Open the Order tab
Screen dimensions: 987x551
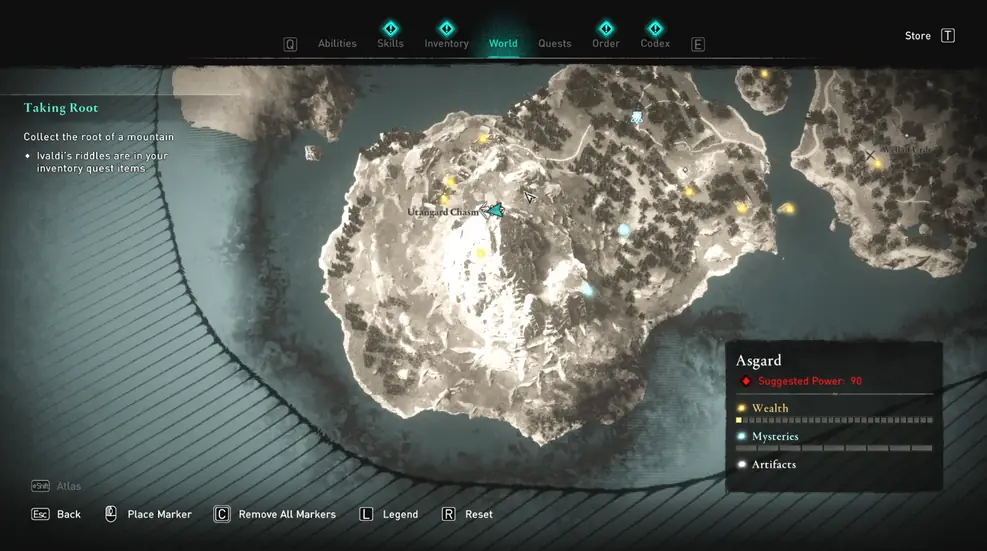605,43
